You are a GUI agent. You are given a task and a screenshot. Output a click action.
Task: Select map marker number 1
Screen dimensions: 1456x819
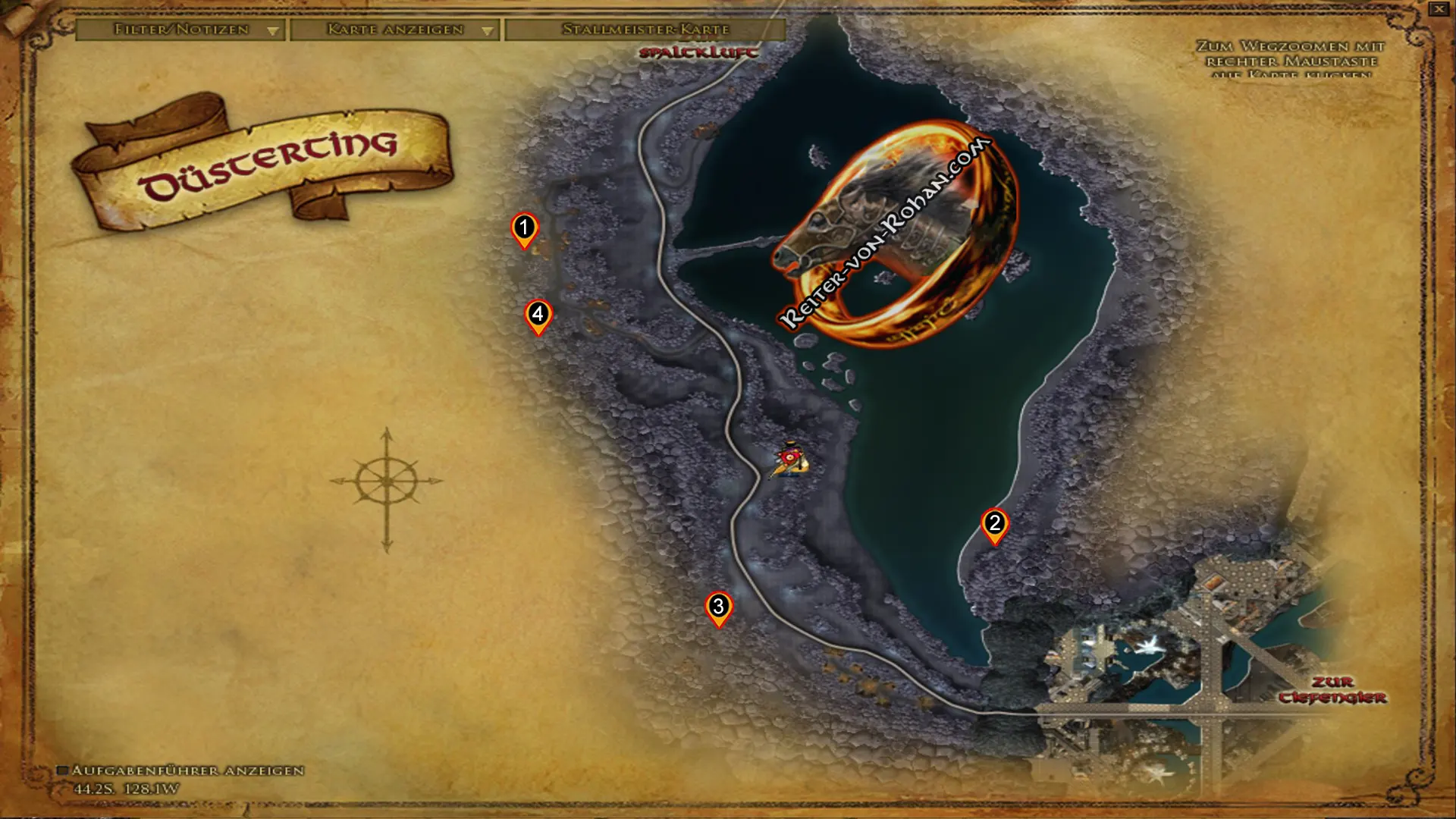pyautogui.click(x=524, y=229)
